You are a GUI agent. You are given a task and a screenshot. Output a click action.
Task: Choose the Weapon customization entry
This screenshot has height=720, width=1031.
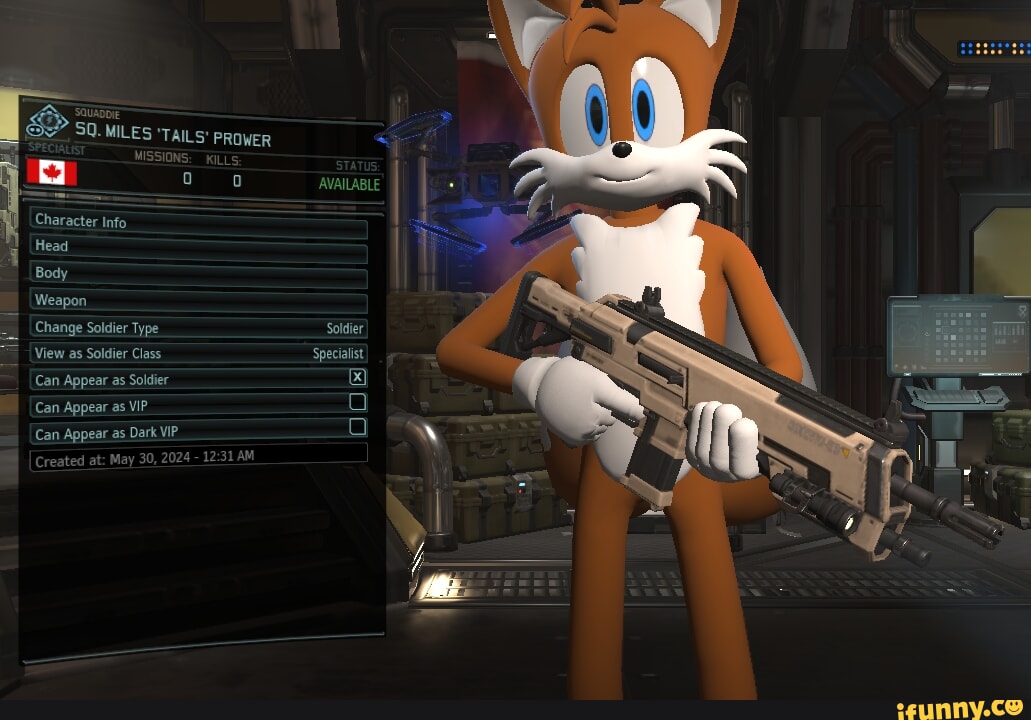[x=198, y=300]
